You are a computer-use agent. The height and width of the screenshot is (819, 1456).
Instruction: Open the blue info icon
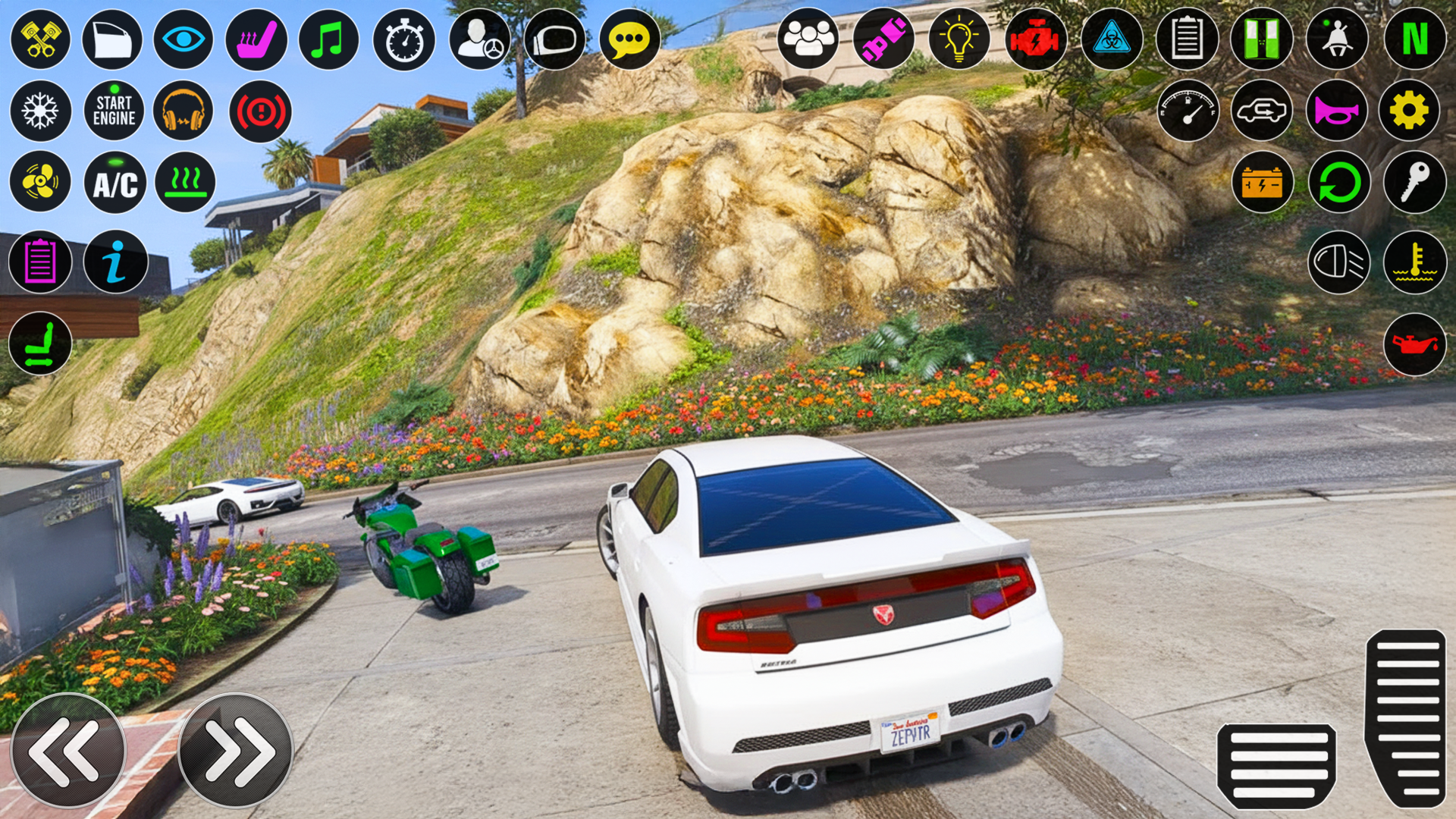click(x=115, y=262)
